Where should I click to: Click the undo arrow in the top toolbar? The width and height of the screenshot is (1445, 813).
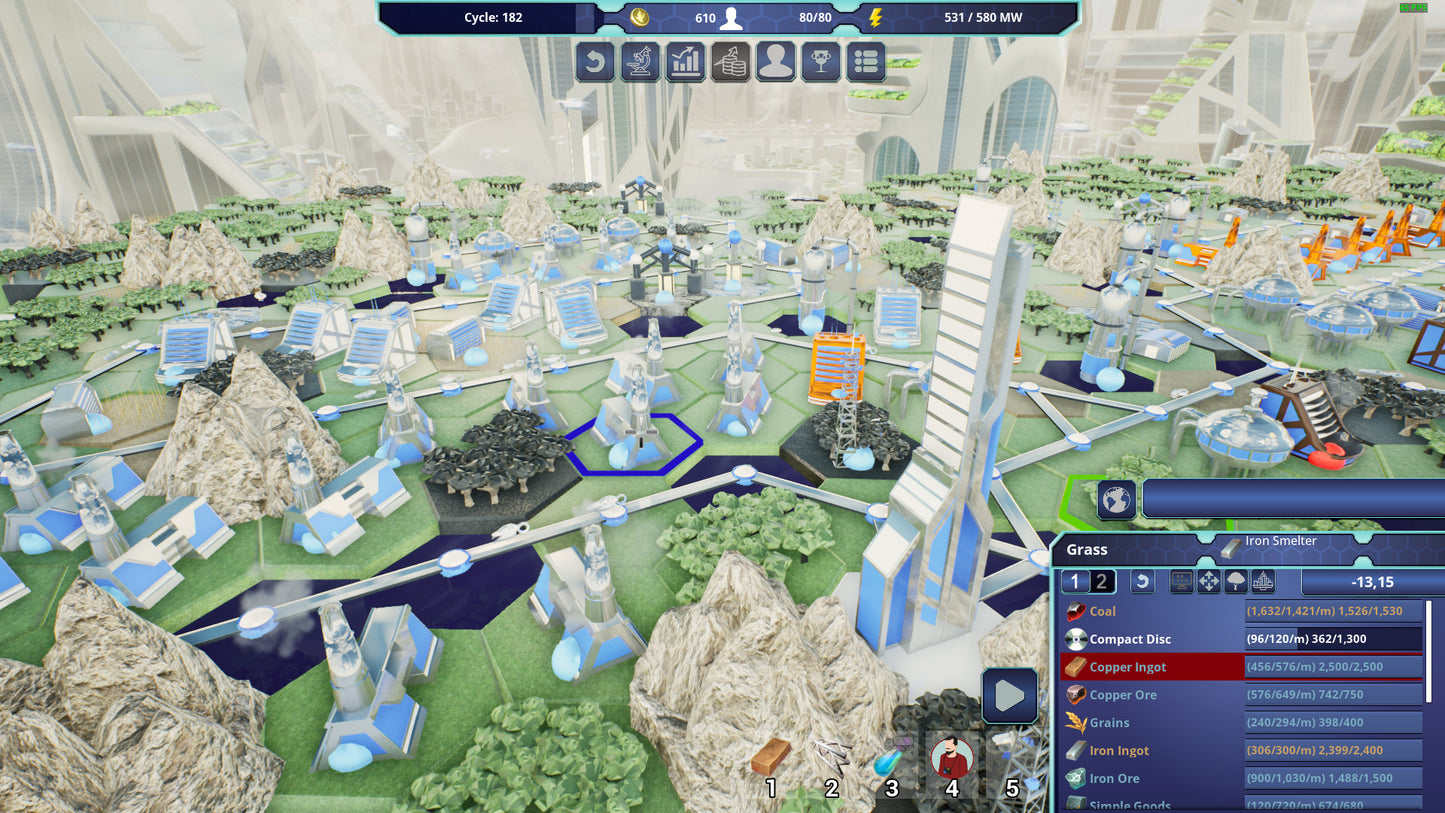point(595,62)
